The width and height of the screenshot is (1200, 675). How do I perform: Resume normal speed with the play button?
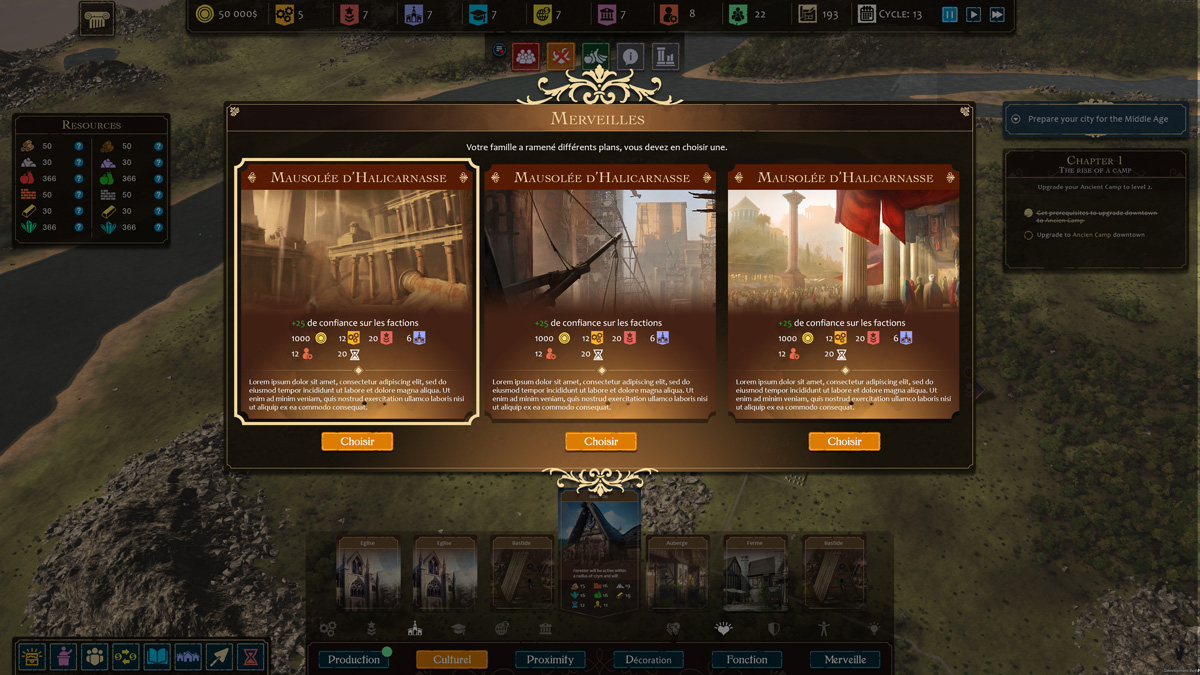click(973, 15)
